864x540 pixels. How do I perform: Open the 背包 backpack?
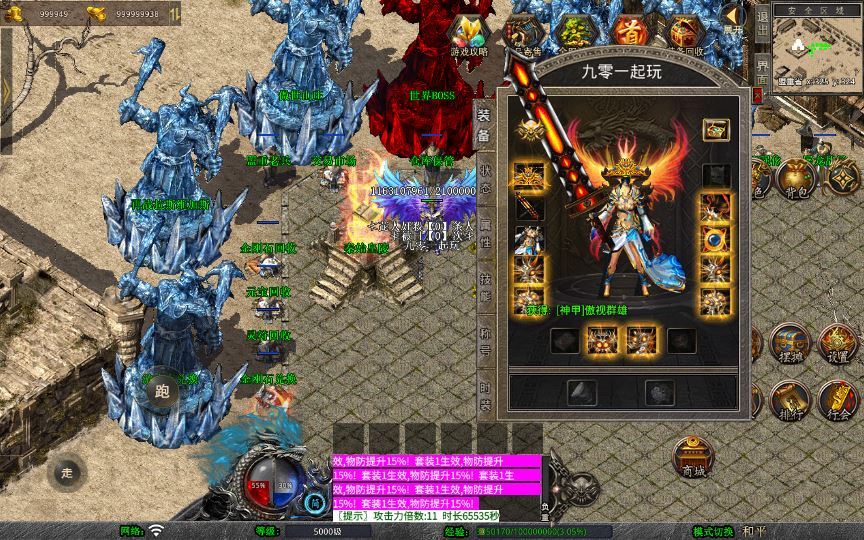797,178
